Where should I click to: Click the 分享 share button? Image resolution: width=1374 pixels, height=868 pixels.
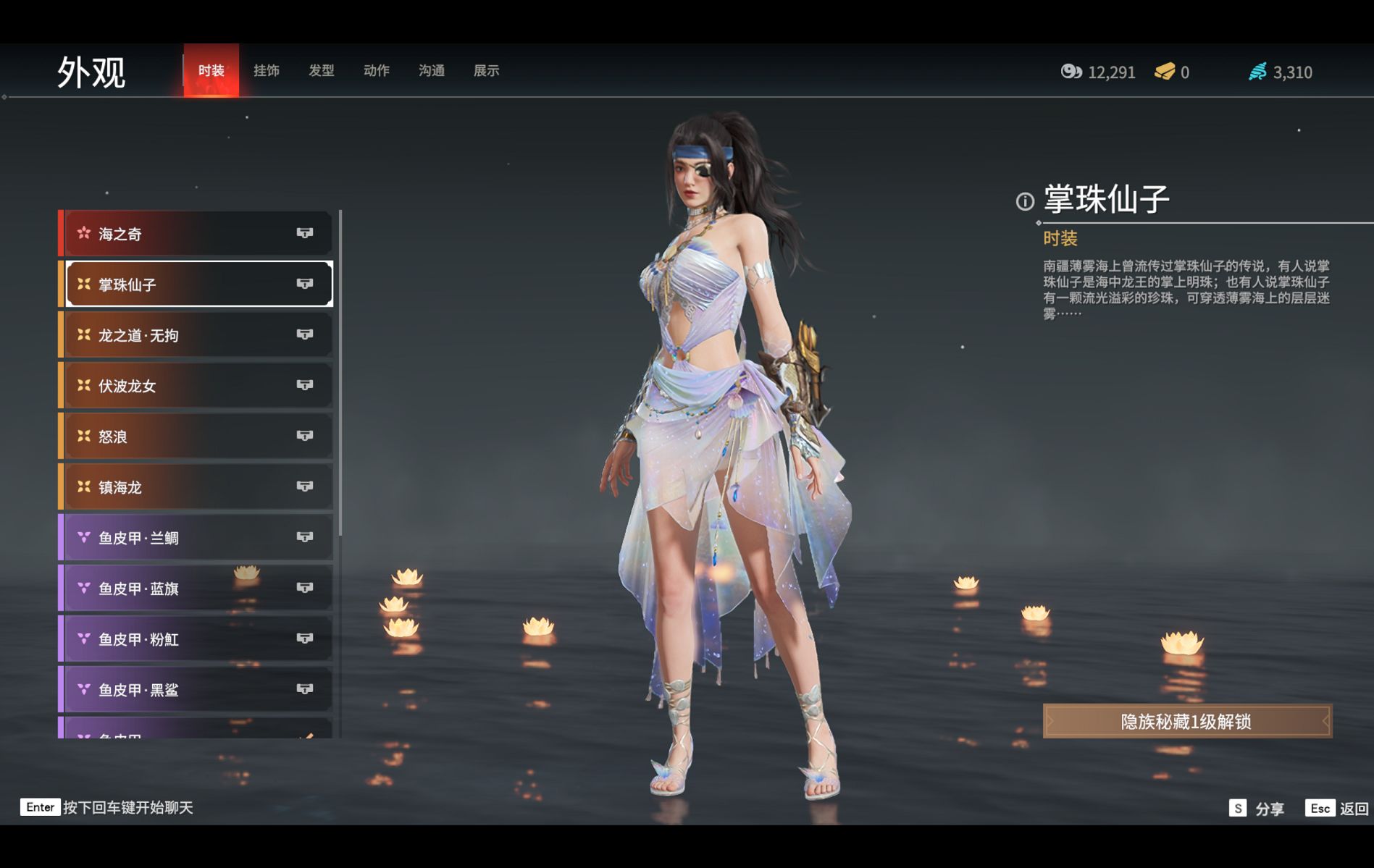coord(1257,808)
